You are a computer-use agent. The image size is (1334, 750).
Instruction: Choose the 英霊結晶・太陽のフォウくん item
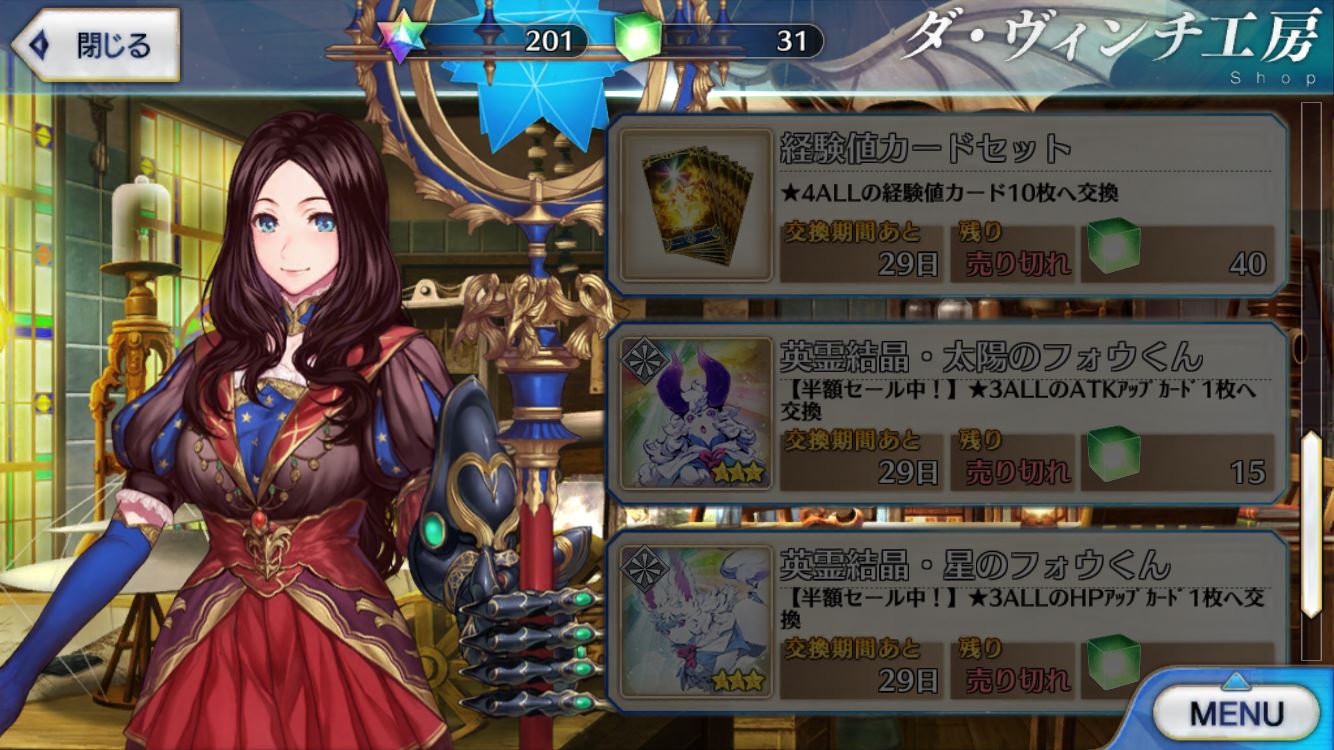(946, 413)
